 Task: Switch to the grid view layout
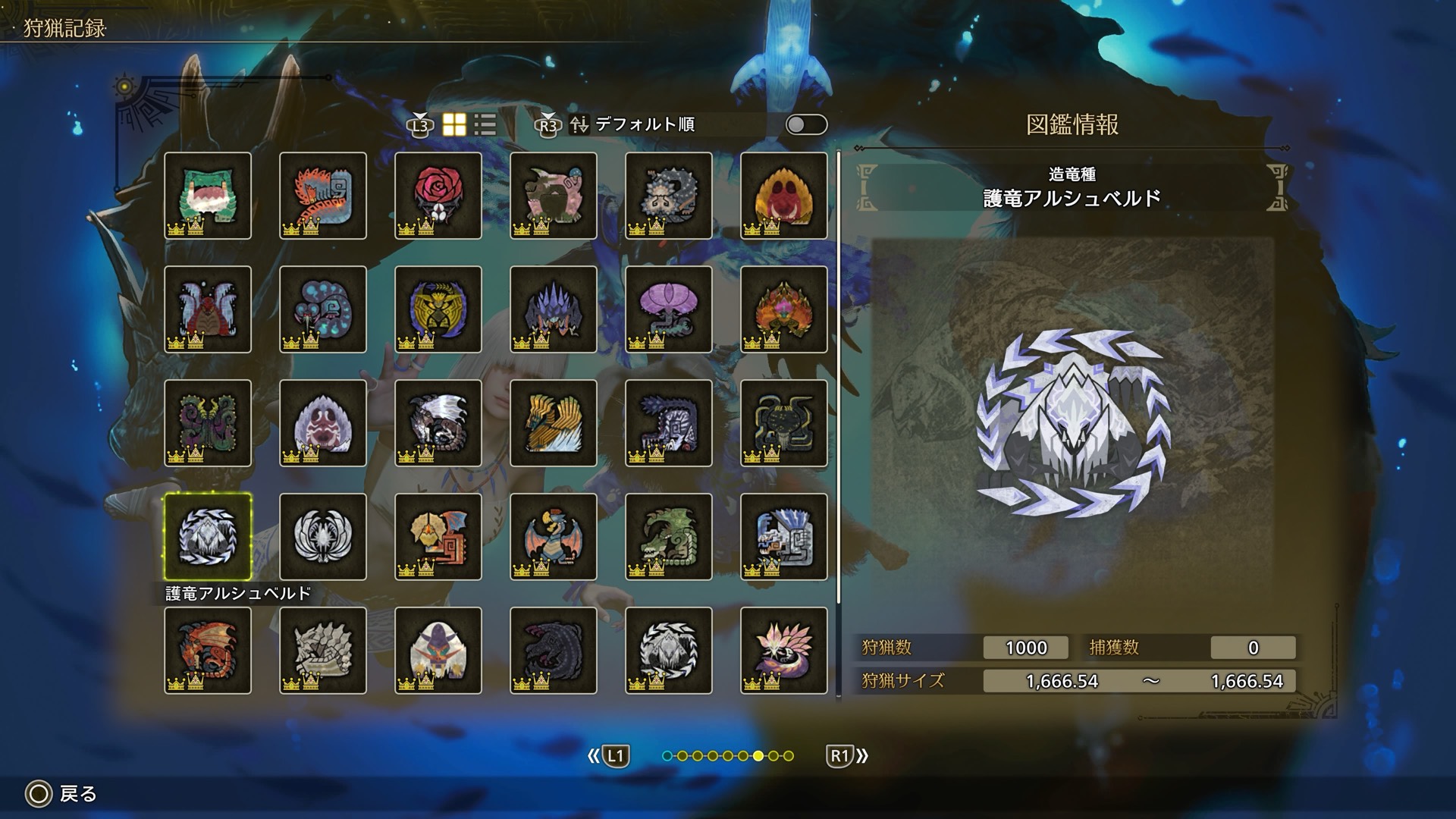pos(454,125)
